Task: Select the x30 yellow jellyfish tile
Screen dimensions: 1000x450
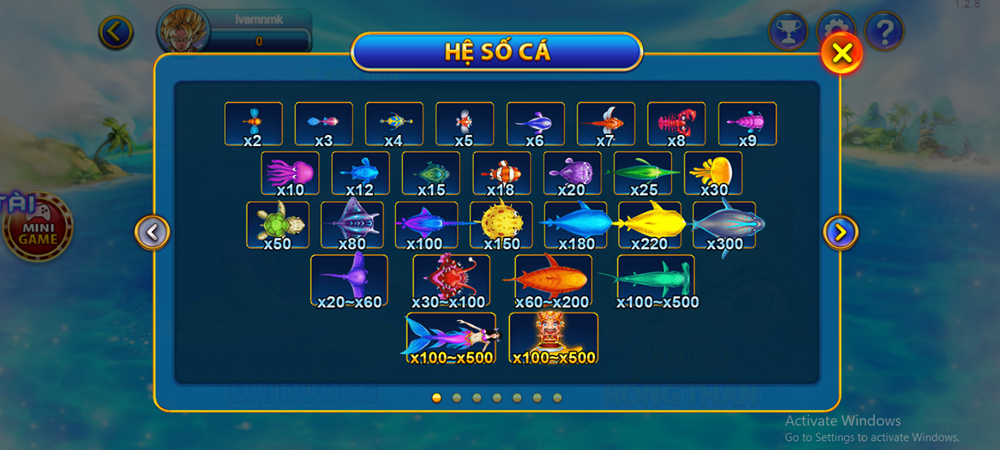Action: (x=714, y=174)
